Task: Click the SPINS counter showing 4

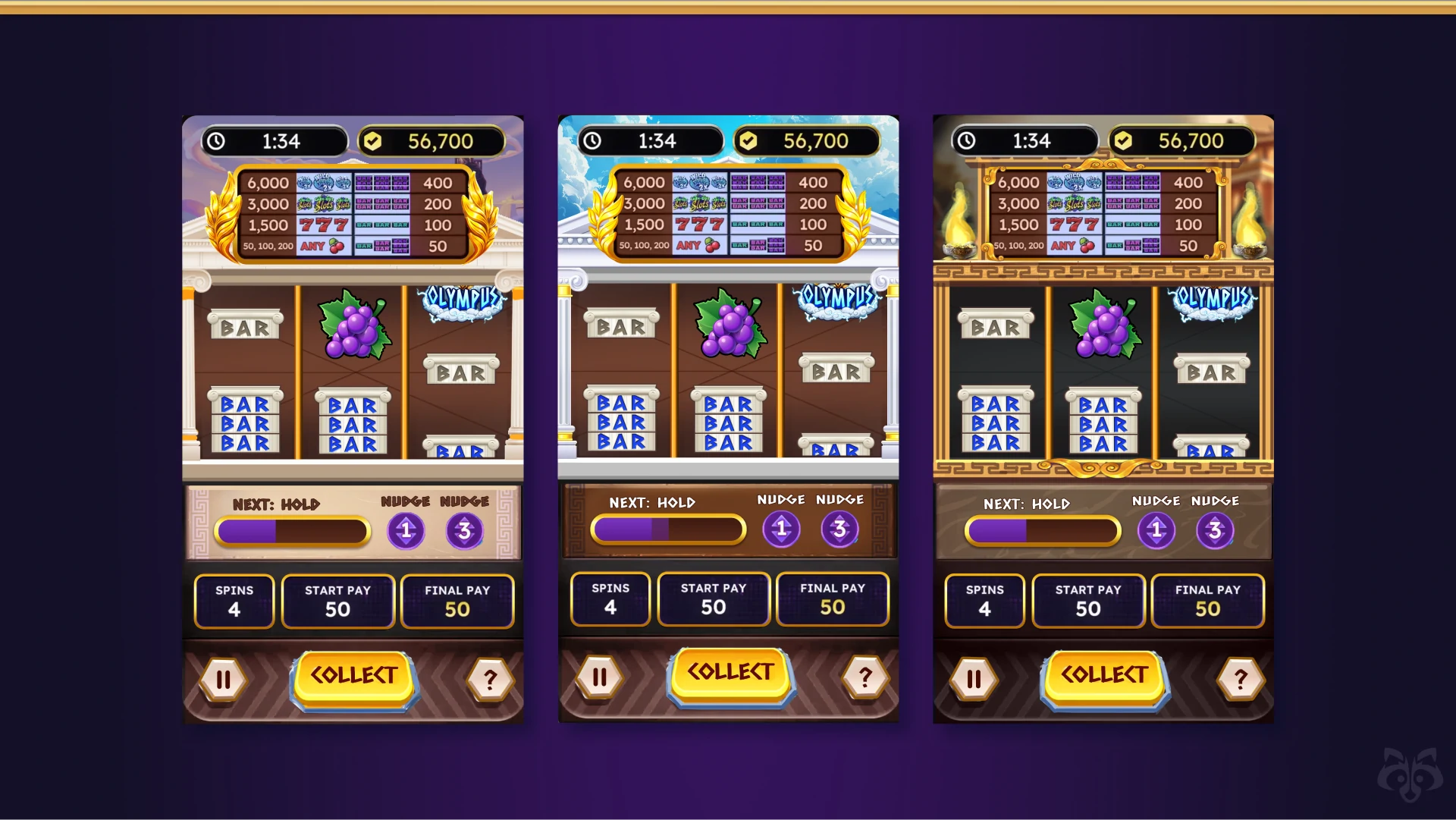Action: pos(234,601)
